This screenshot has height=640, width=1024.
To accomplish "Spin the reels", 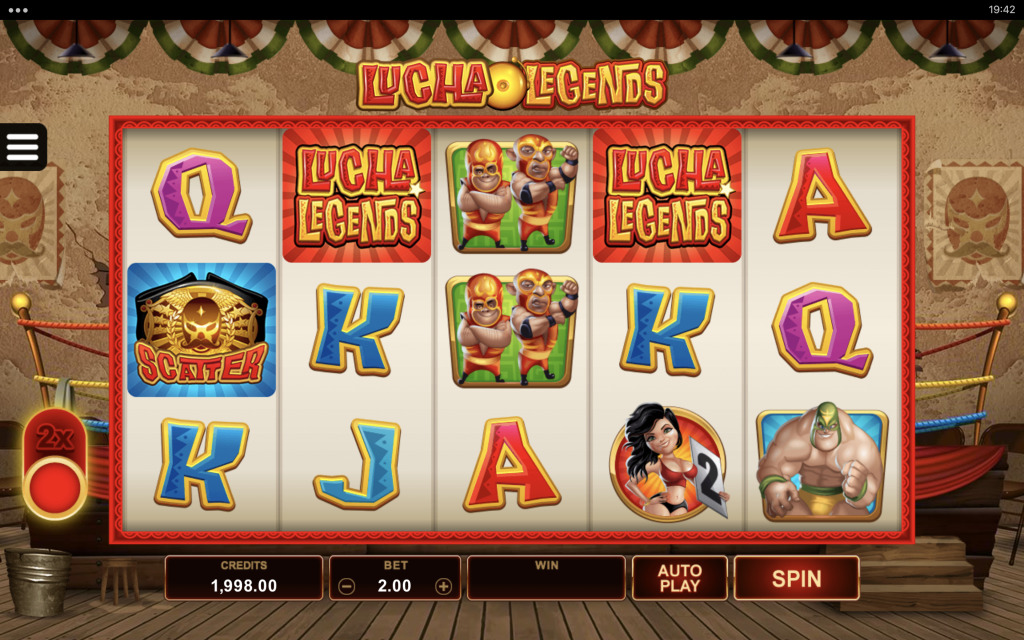I will pos(796,578).
